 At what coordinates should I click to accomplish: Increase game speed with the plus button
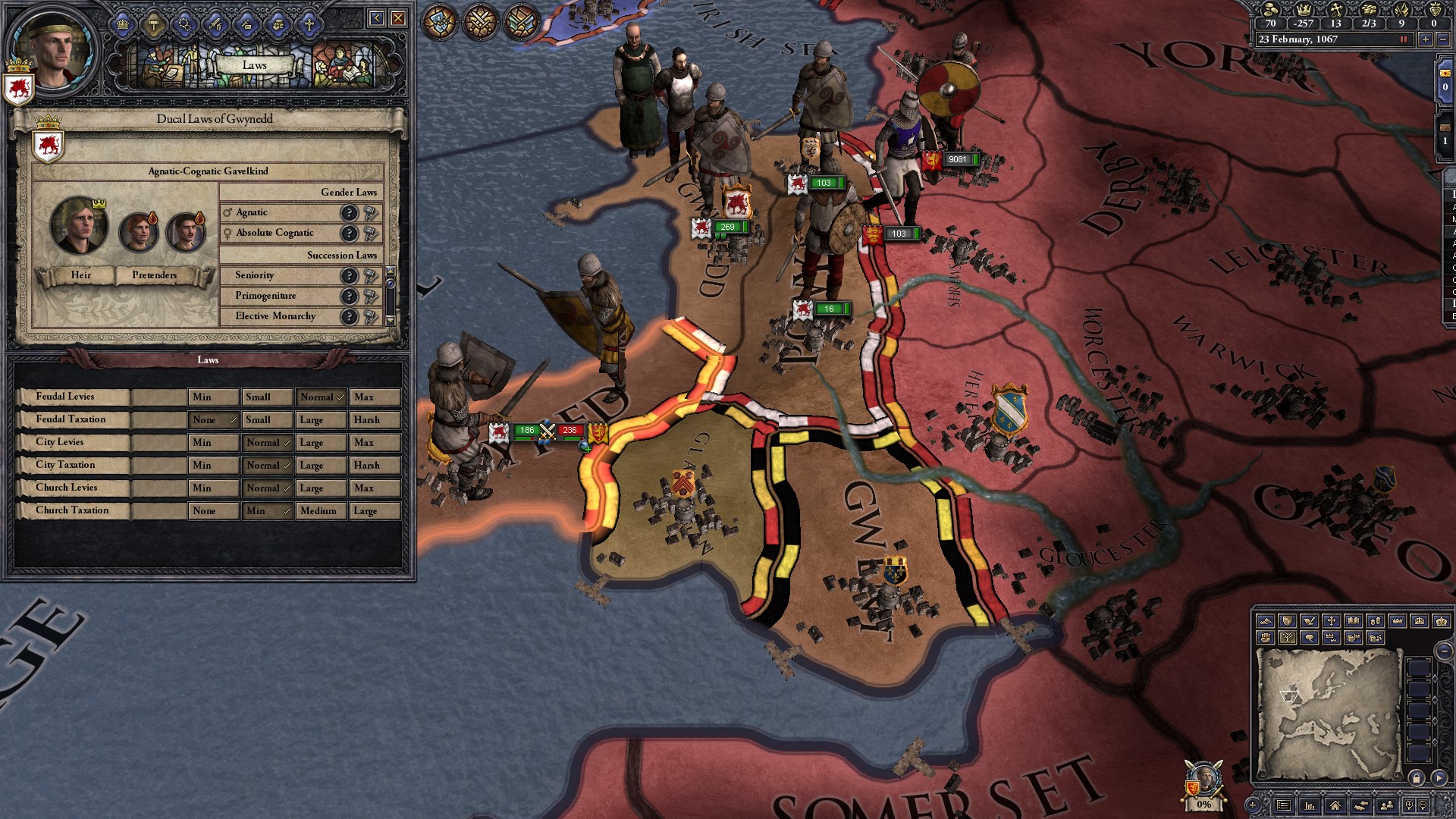[1426, 39]
